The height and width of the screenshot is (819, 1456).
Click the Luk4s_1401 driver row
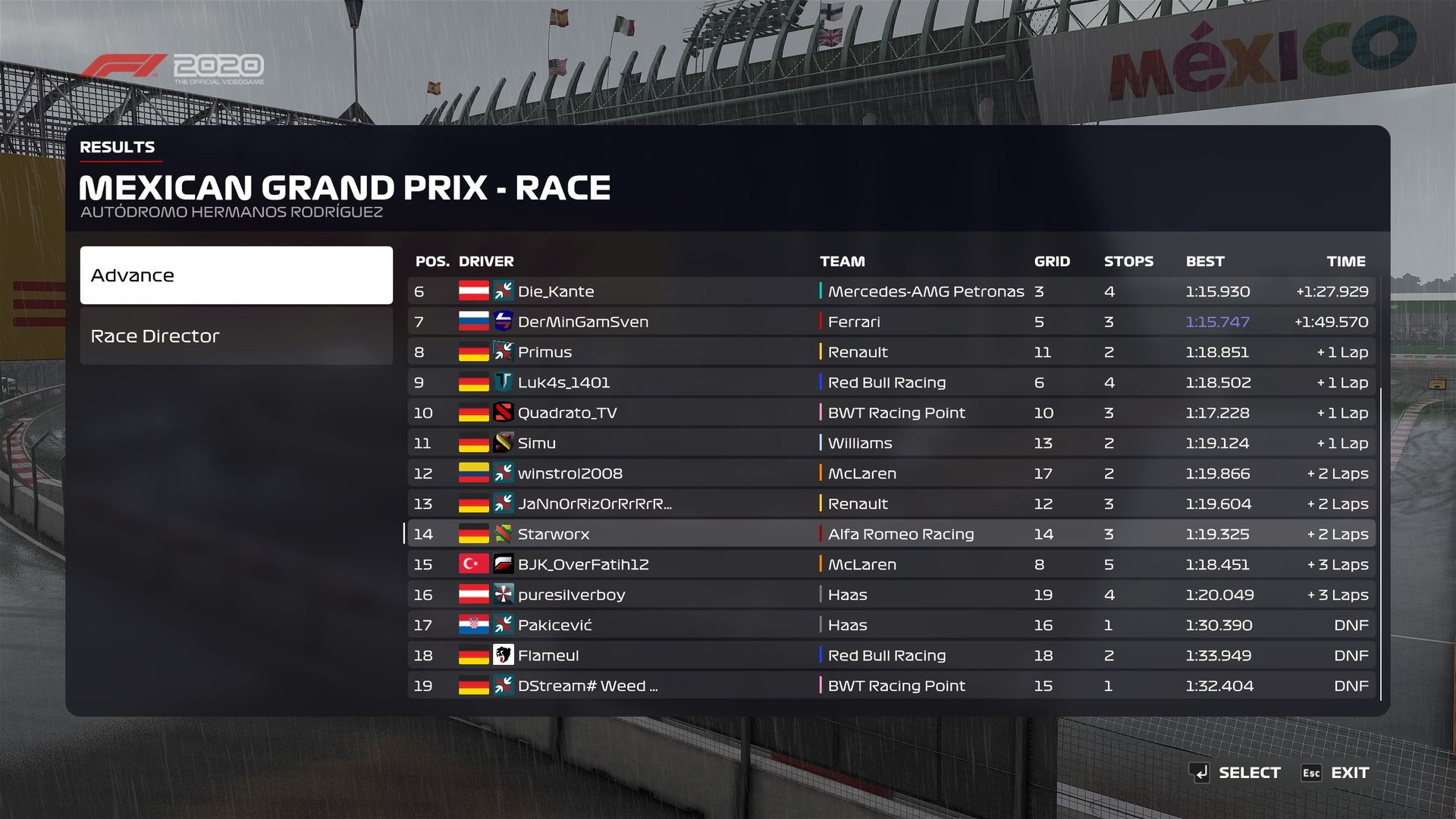pyautogui.click(x=891, y=382)
